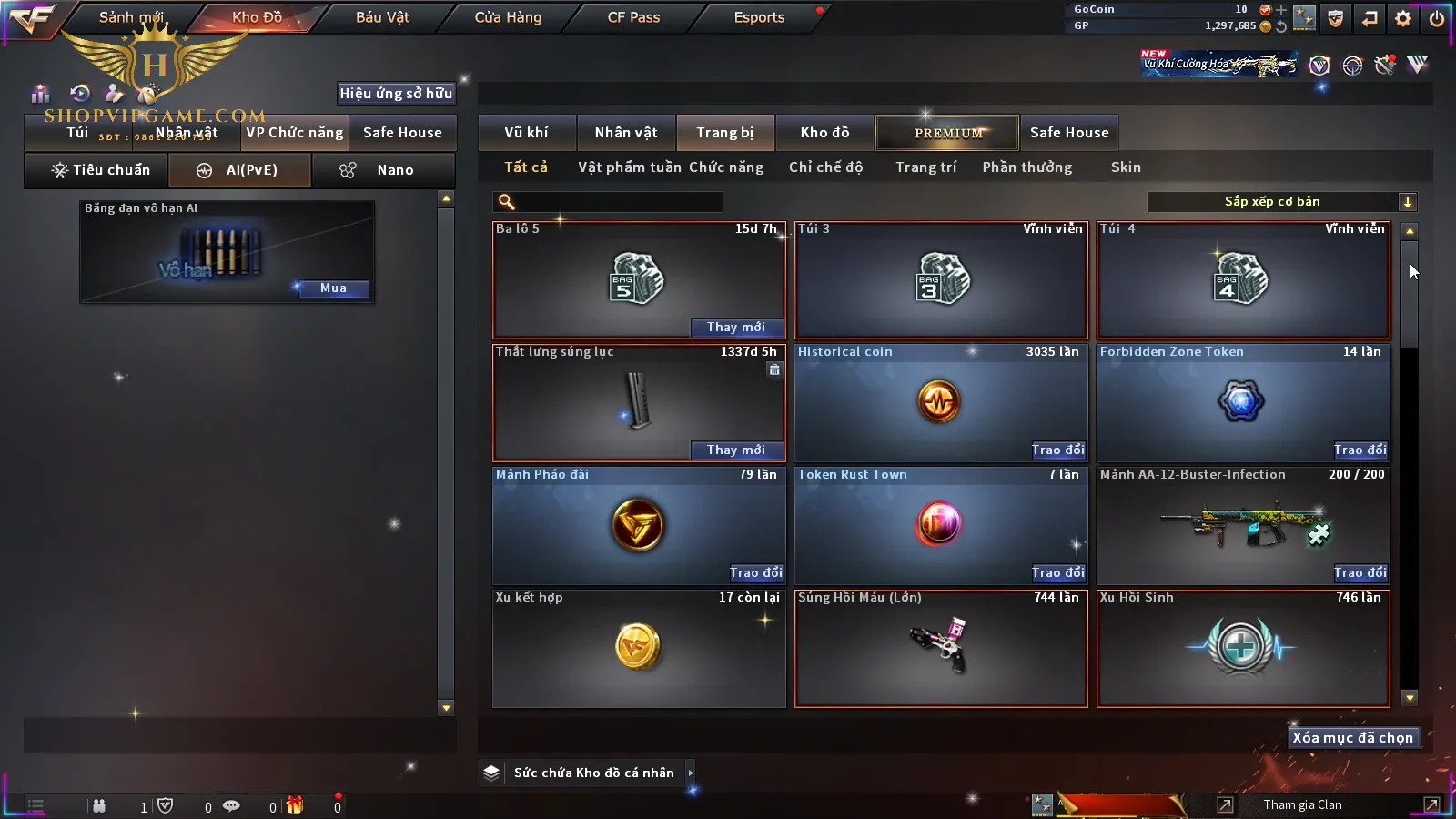Select the Túi 3 bag slot
Viewport: 1456px width, 819px height.
pos(941,280)
